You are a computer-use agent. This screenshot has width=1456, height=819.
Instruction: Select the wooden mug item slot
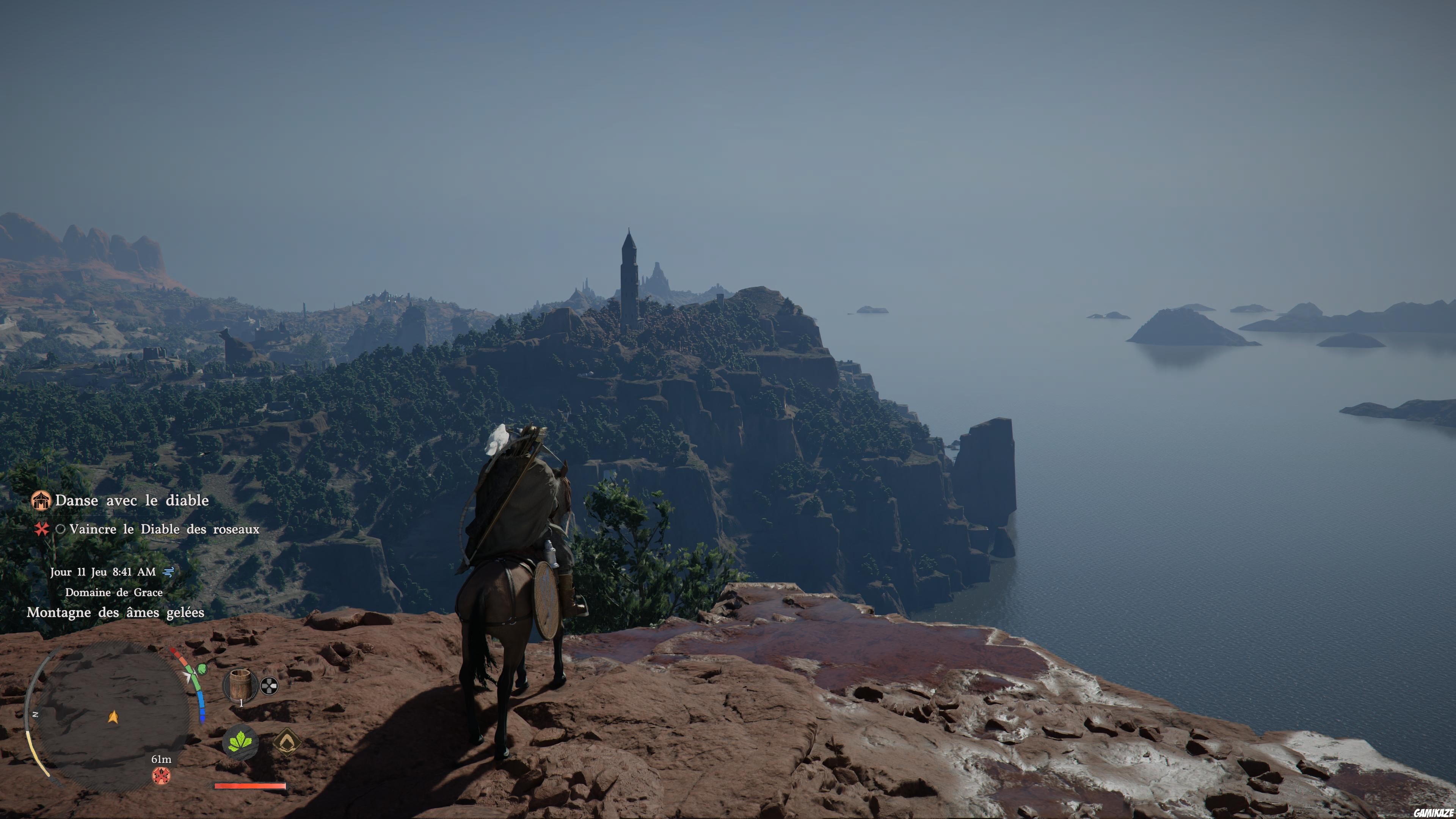pyautogui.click(x=241, y=685)
